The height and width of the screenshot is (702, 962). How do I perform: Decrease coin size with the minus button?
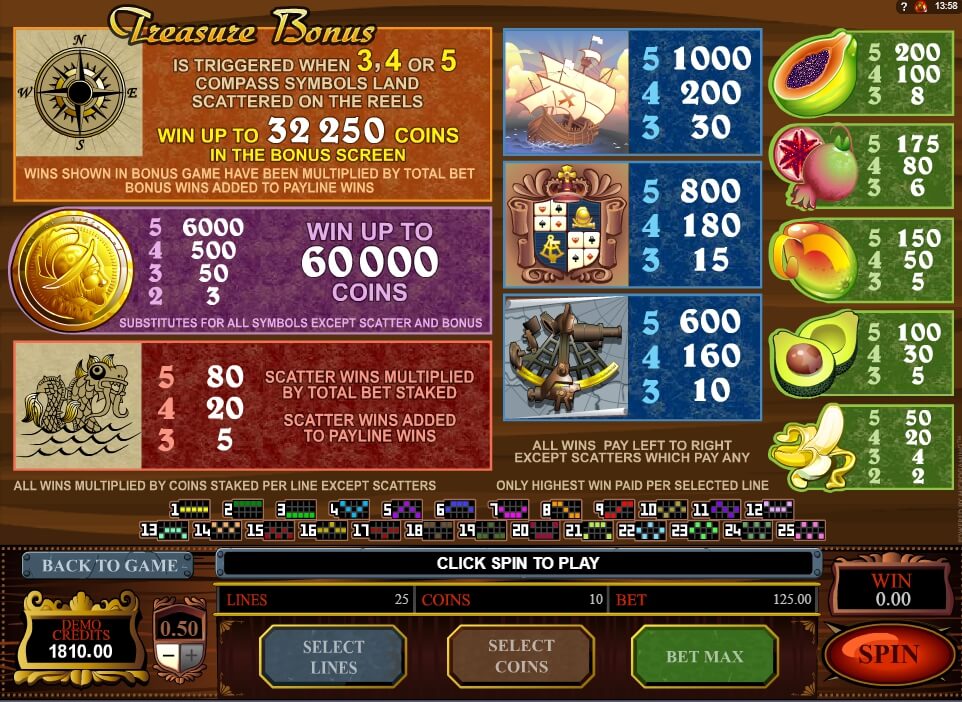pos(169,656)
